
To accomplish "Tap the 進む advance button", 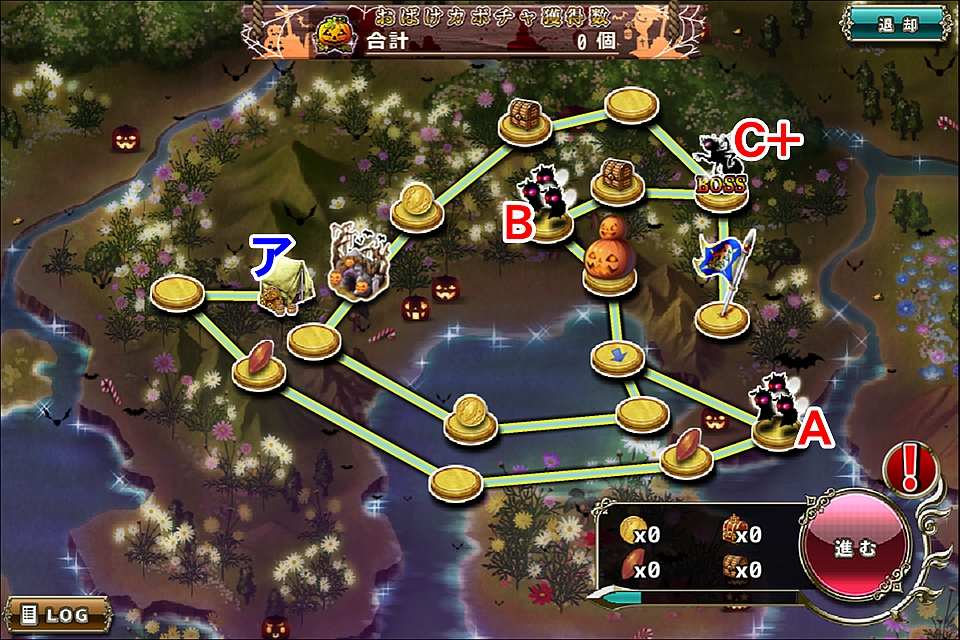I will 853,549.
